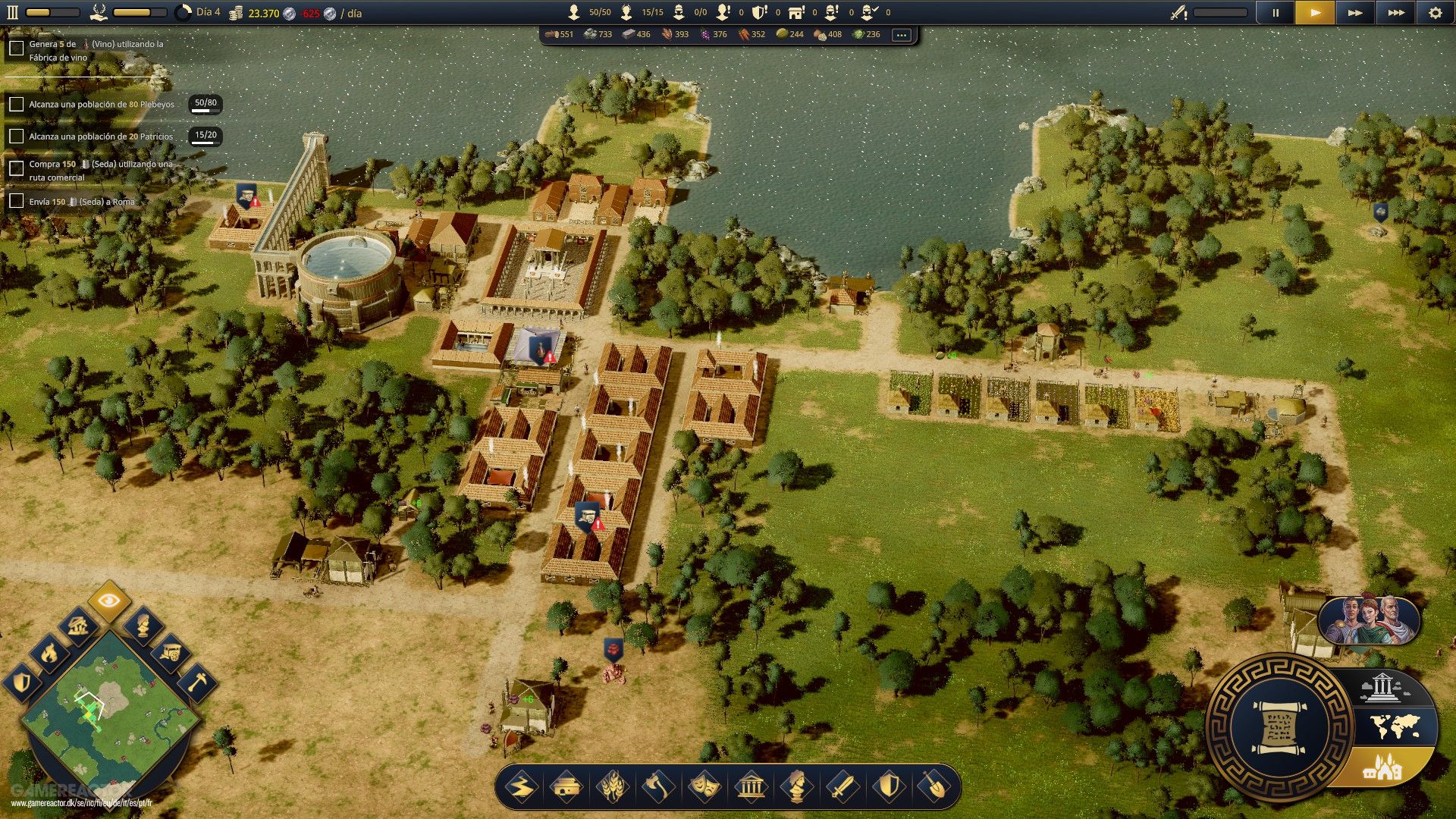Open the main menu via the columns icon

(x=11, y=11)
